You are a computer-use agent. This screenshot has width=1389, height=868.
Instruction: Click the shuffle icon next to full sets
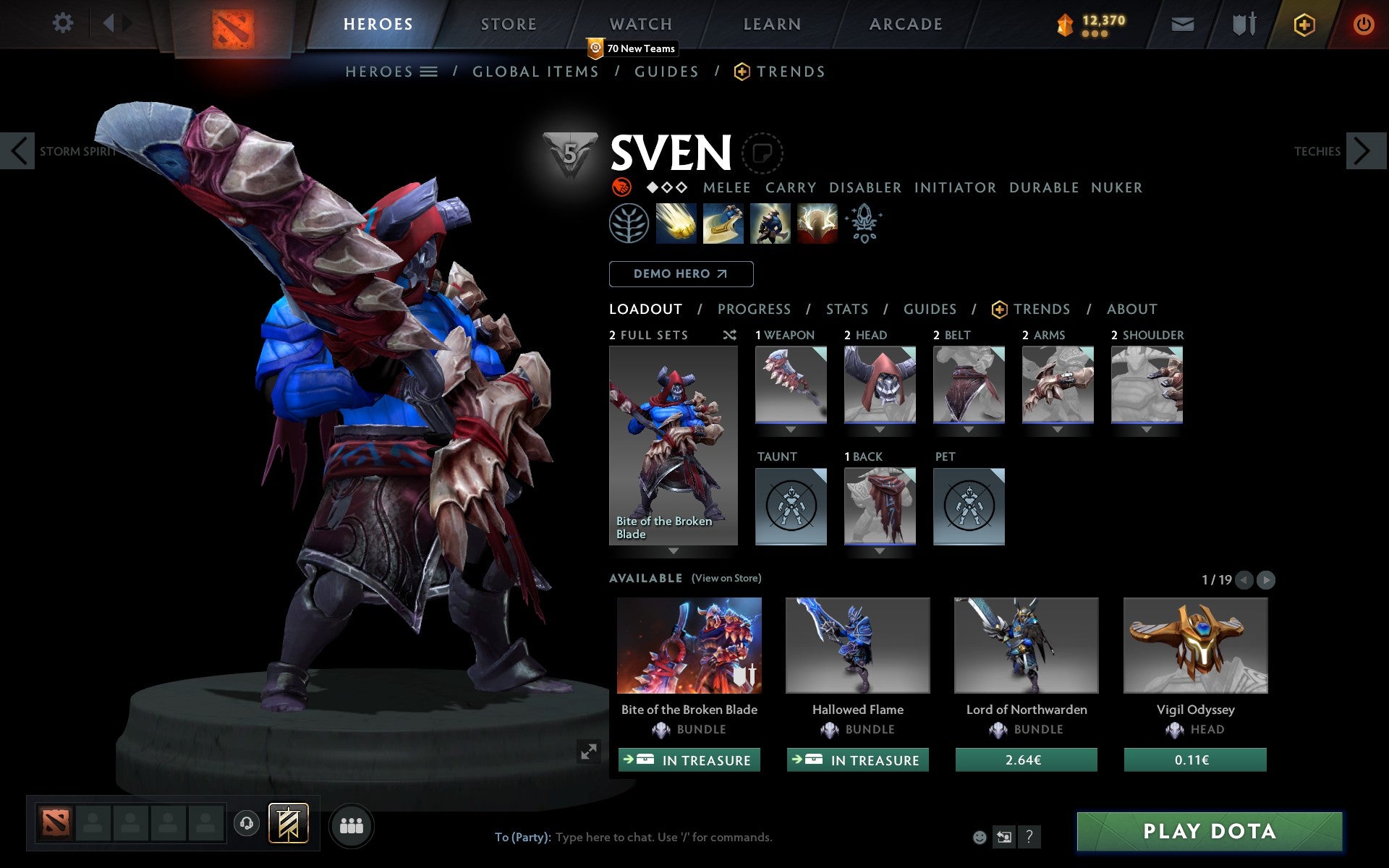pyautogui.click(x=730, y=336)
